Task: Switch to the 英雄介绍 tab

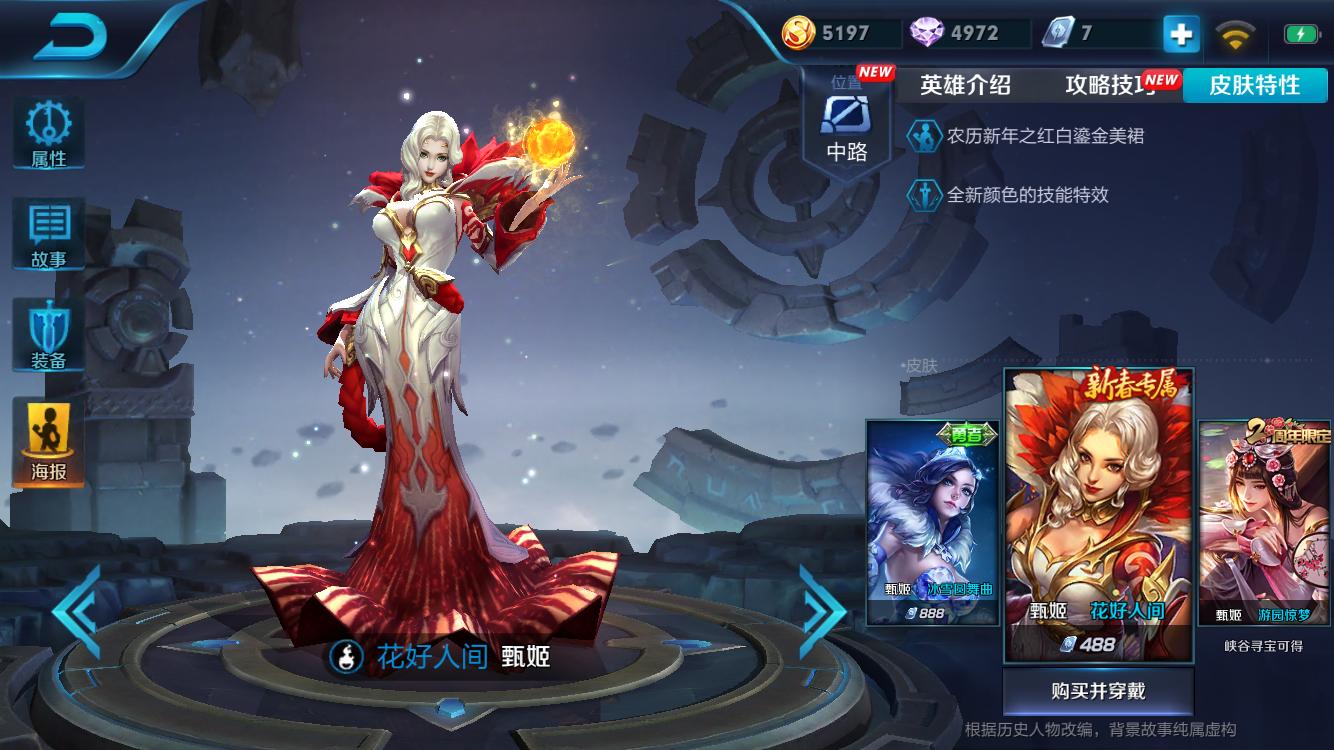Action: tap(967, 86)
